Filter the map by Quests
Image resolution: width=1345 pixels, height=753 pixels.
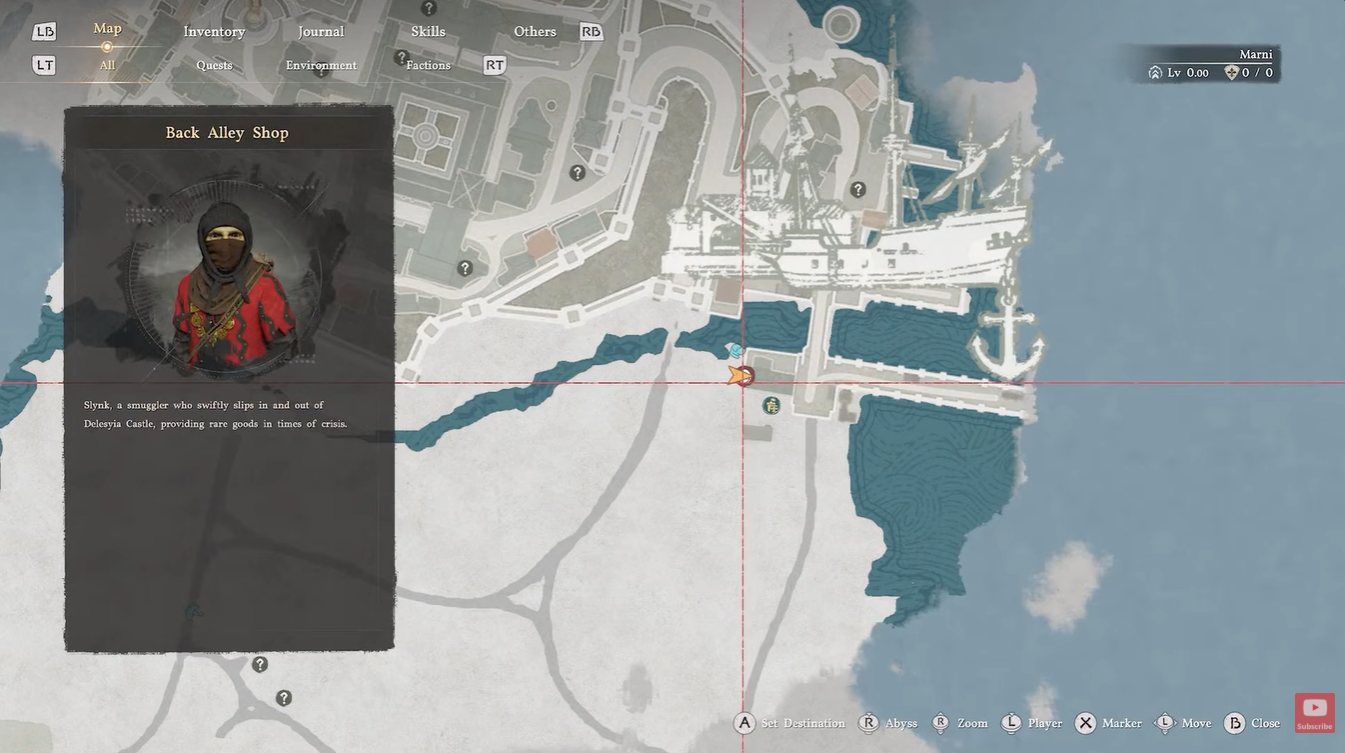(214, 66)
